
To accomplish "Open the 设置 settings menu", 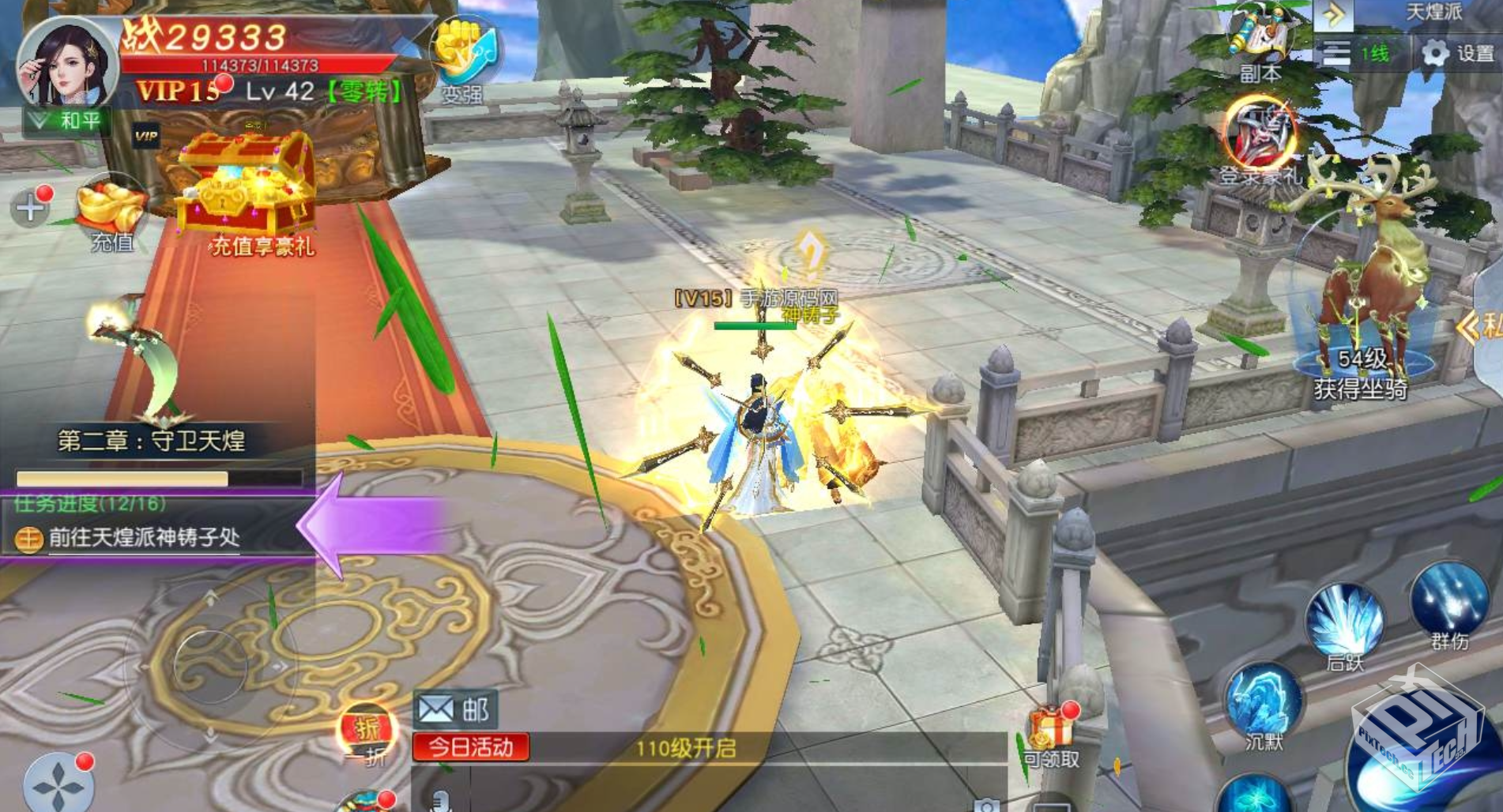I will (x=1458, y=53).
